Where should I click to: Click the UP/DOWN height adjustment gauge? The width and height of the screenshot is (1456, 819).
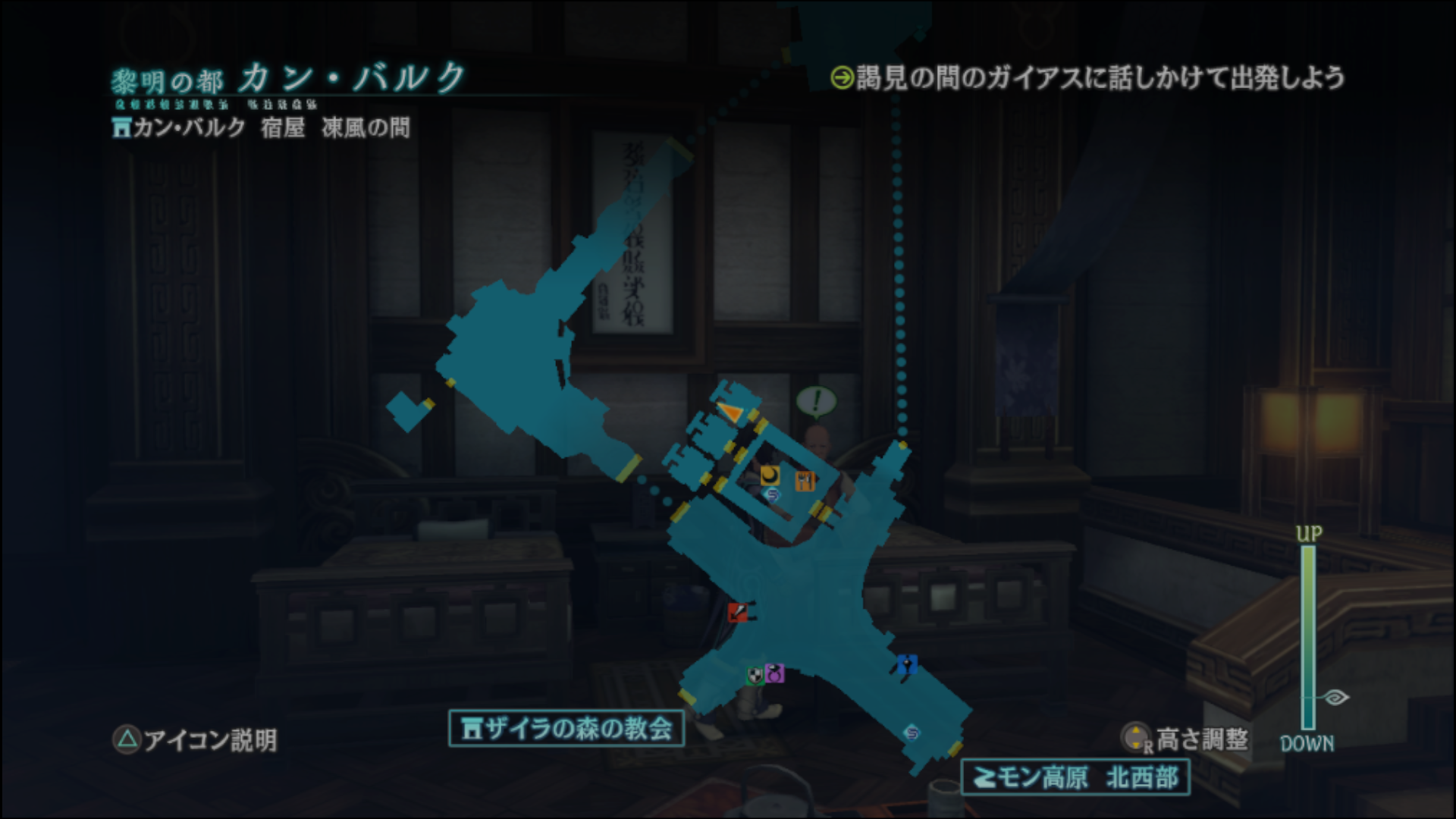1307,637
